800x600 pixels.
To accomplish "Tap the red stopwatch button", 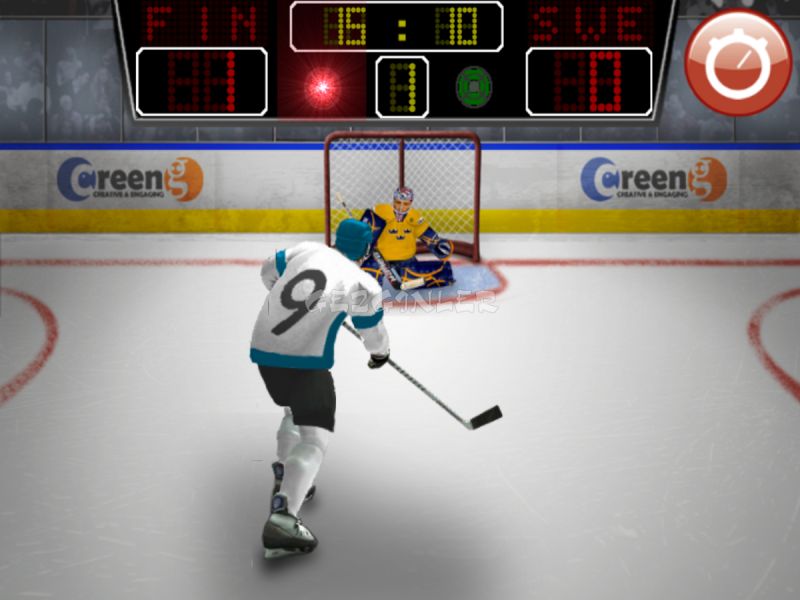I will click(738, 62).
